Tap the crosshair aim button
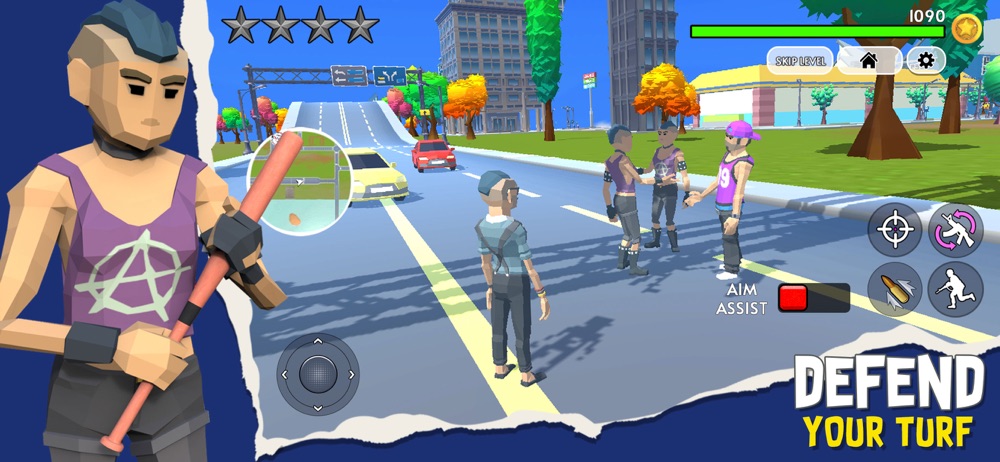 [x=893, y=232]
